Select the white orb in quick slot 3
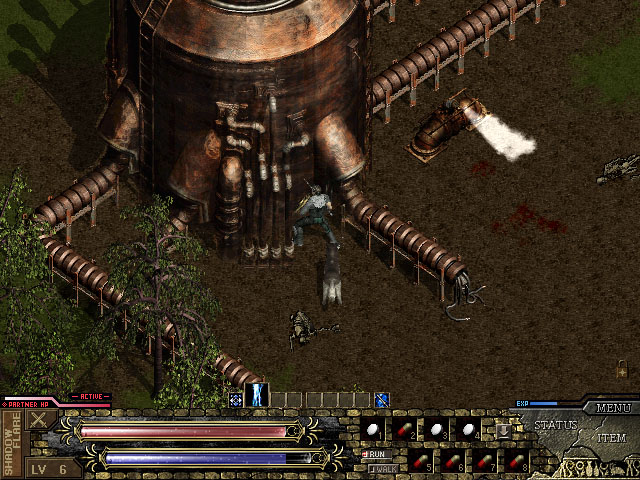Image resolution: width=640 pixels, height=480 pixels. (437, 430)
